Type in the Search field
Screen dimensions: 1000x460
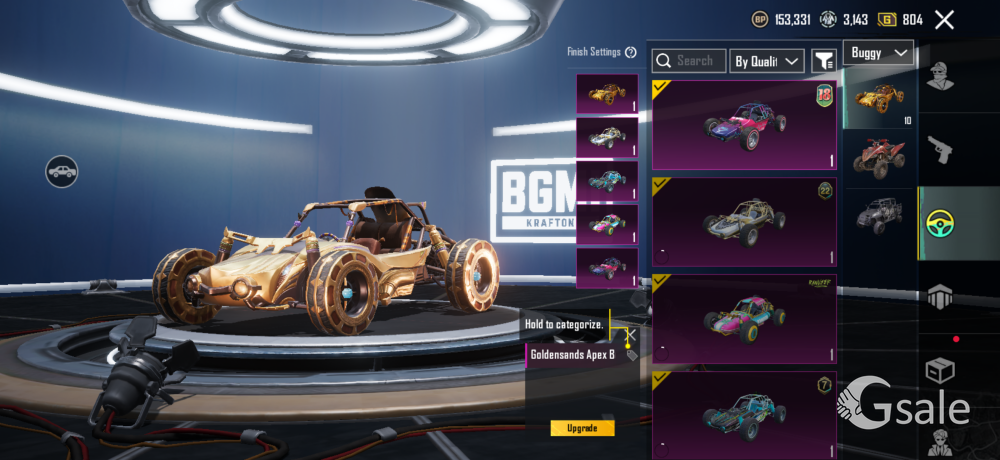click(x=689, y=61)
